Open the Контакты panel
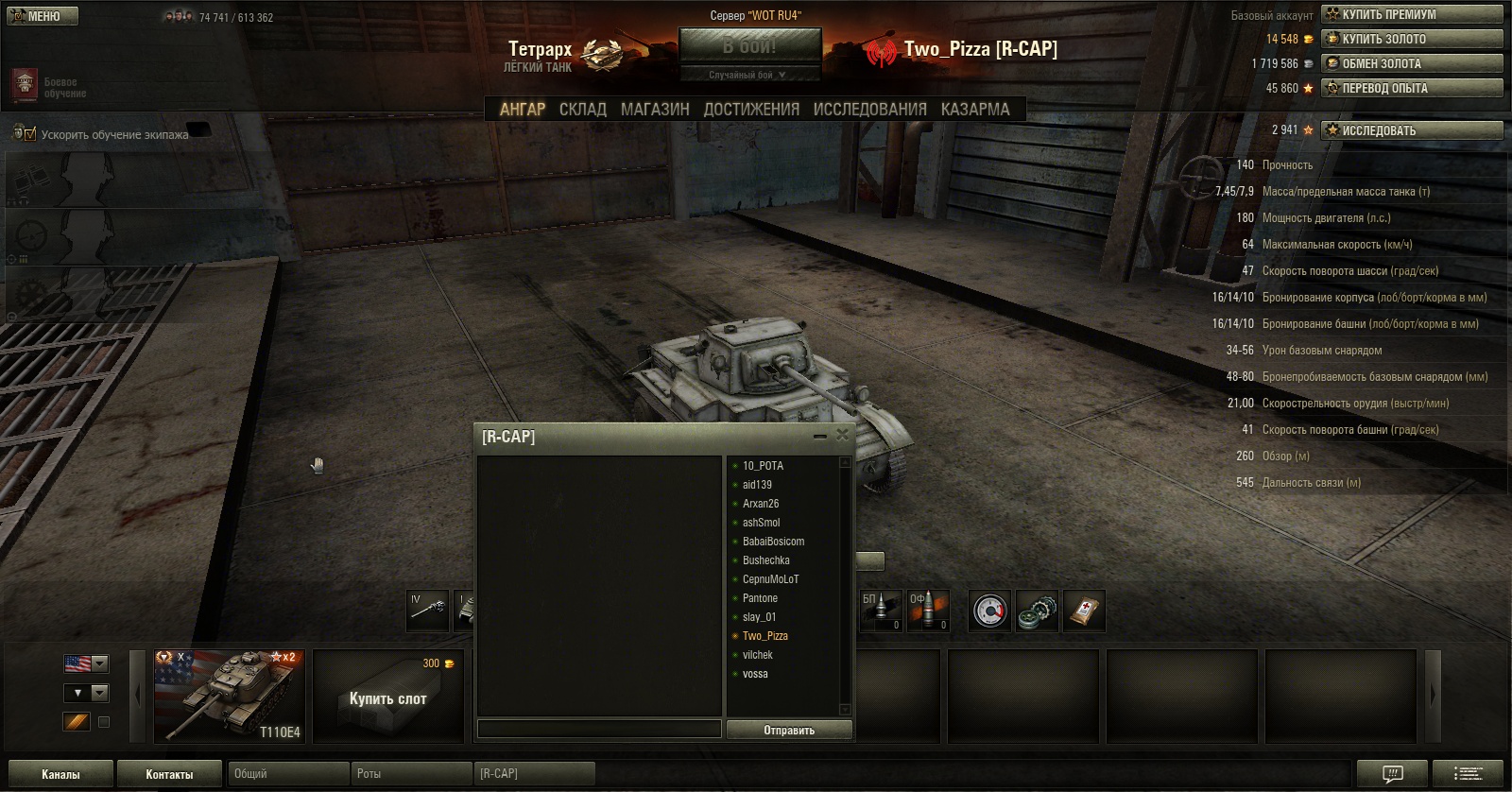This screenshot has height=792, width=1512. point(169,774)
